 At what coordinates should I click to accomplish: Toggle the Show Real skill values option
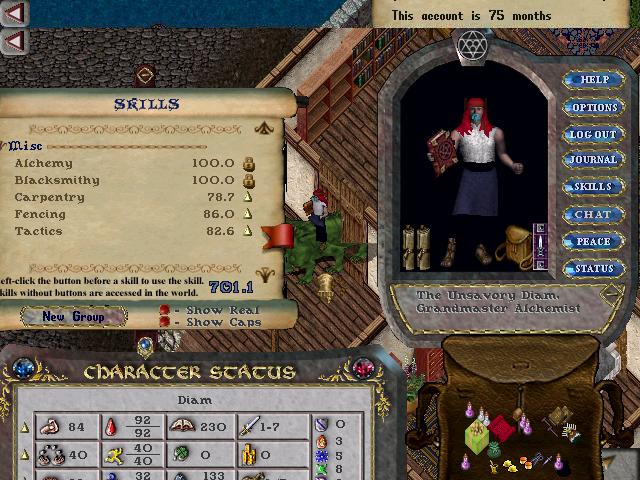(x=165, y=310)
